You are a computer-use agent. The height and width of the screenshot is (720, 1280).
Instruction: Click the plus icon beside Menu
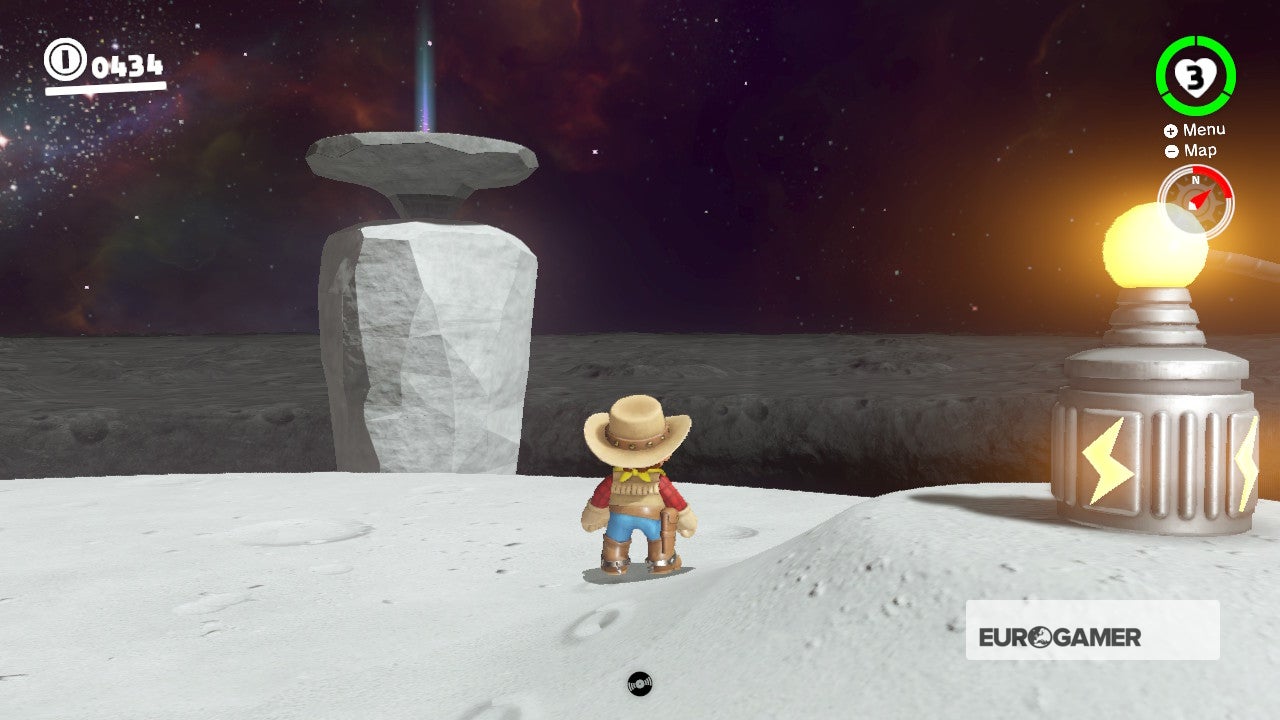point(1169,129)
